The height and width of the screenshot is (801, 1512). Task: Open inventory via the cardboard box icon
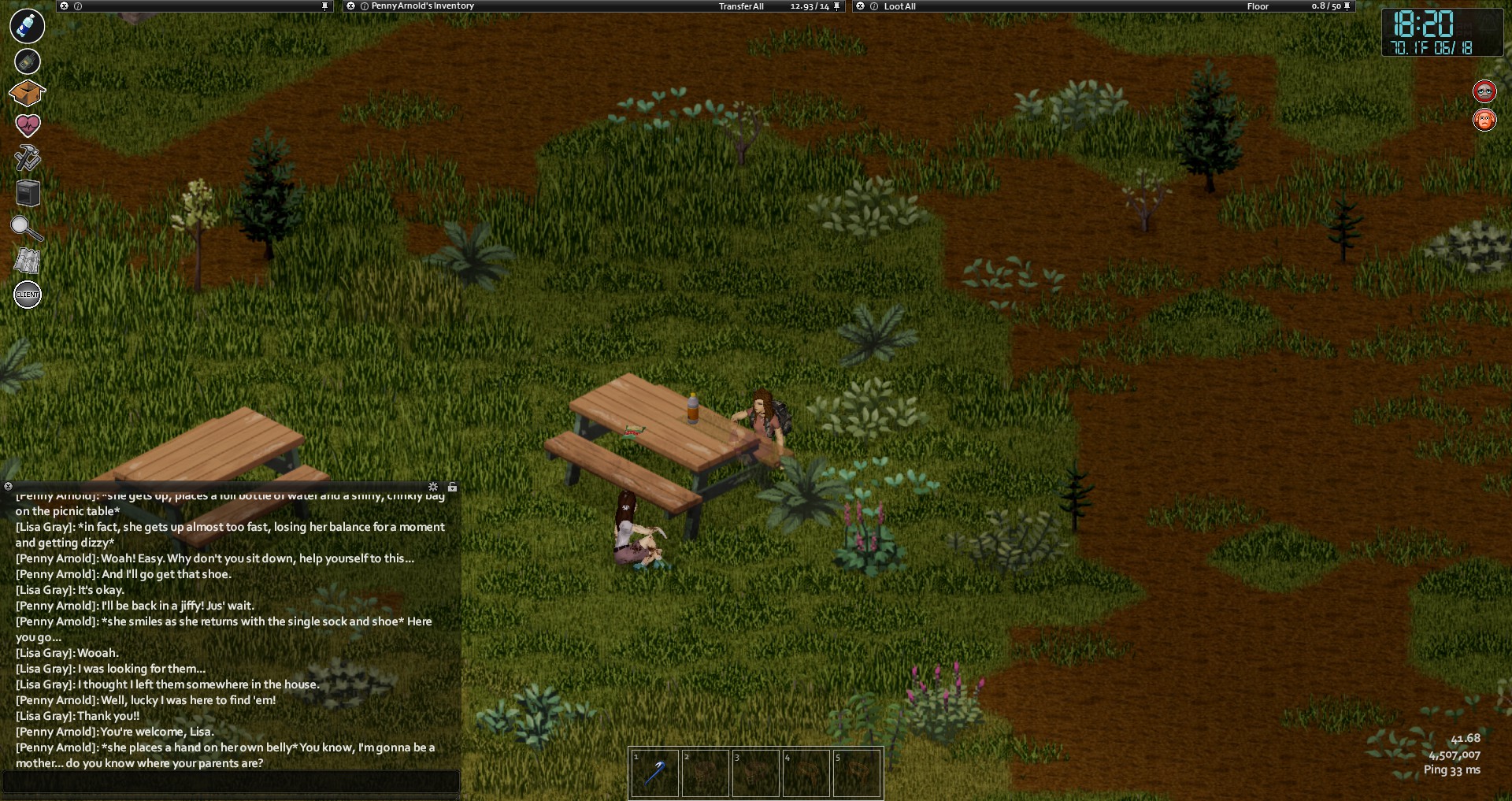[x=27, y=93]
